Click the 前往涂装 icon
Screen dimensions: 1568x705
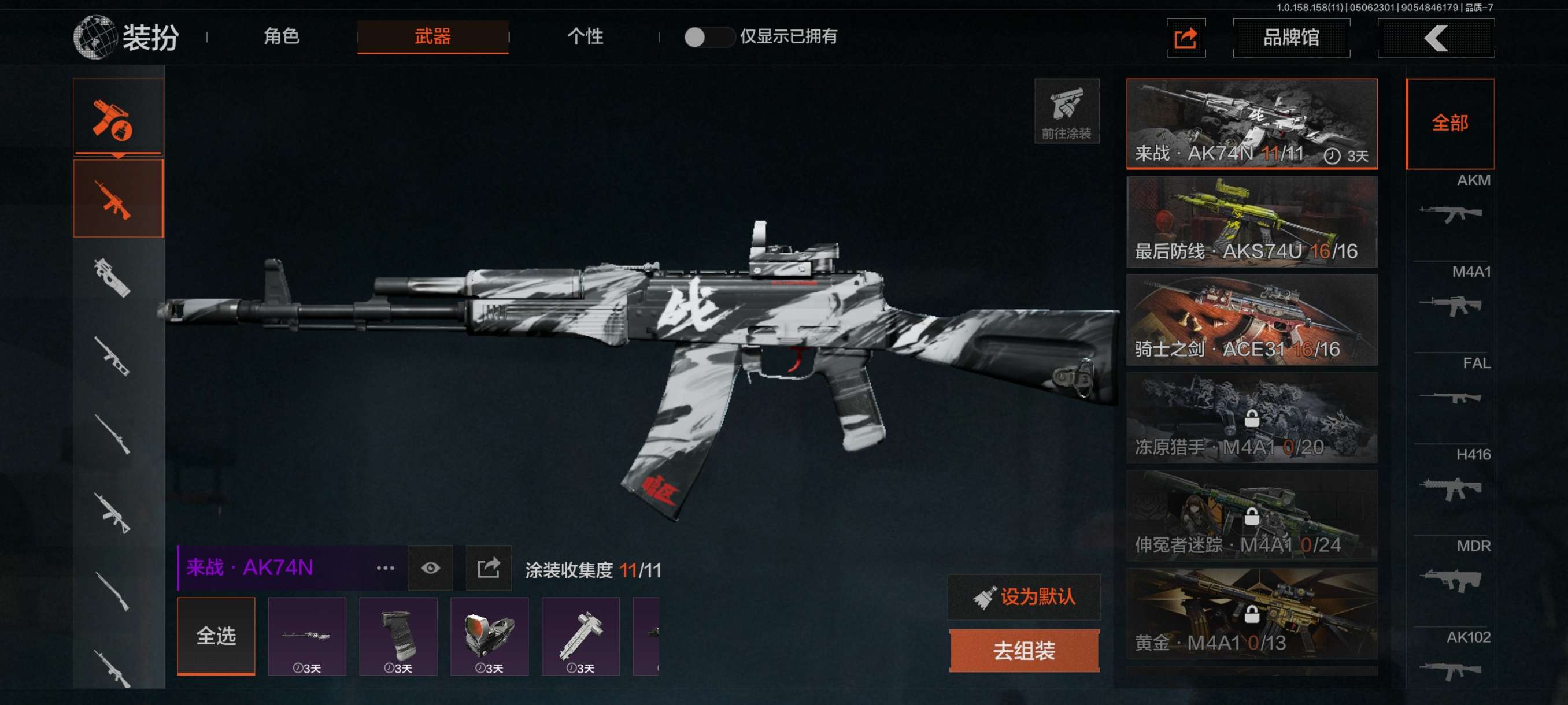1066,112
